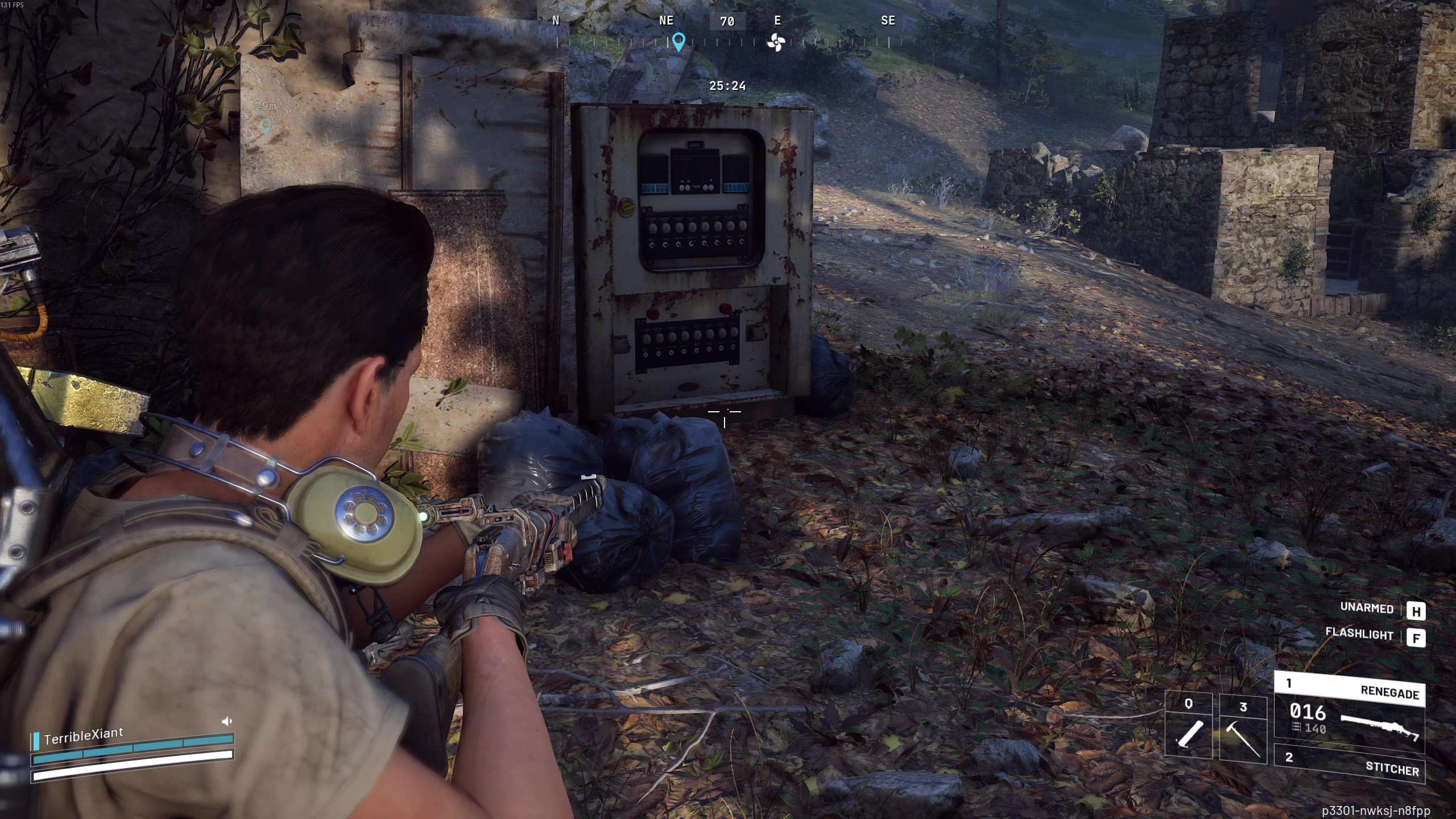1456x819 pixels.
Task: Click the TerribleXiant player name tag
Action: click(x=83, y=736)
